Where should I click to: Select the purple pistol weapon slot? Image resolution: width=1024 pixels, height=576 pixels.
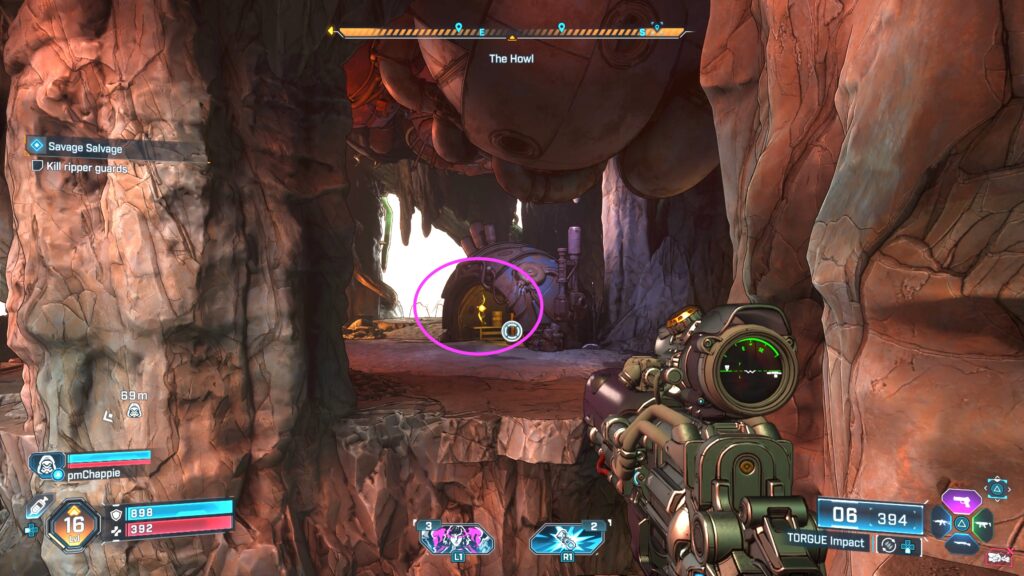click(x=963, y=499)
